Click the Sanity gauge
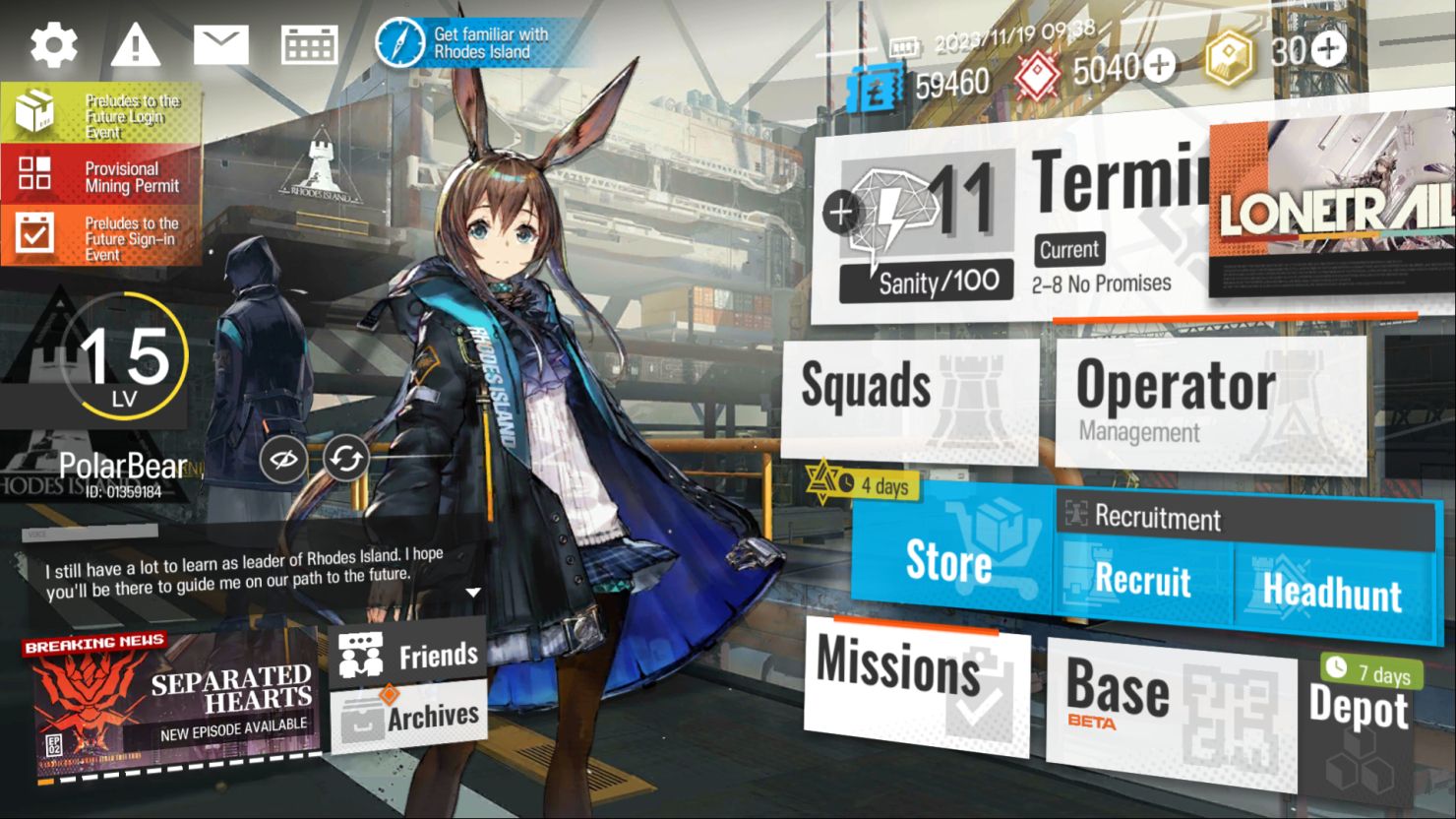Viewport: 1456px width, 819px height. pyautogui.click(x=925, y=281)
